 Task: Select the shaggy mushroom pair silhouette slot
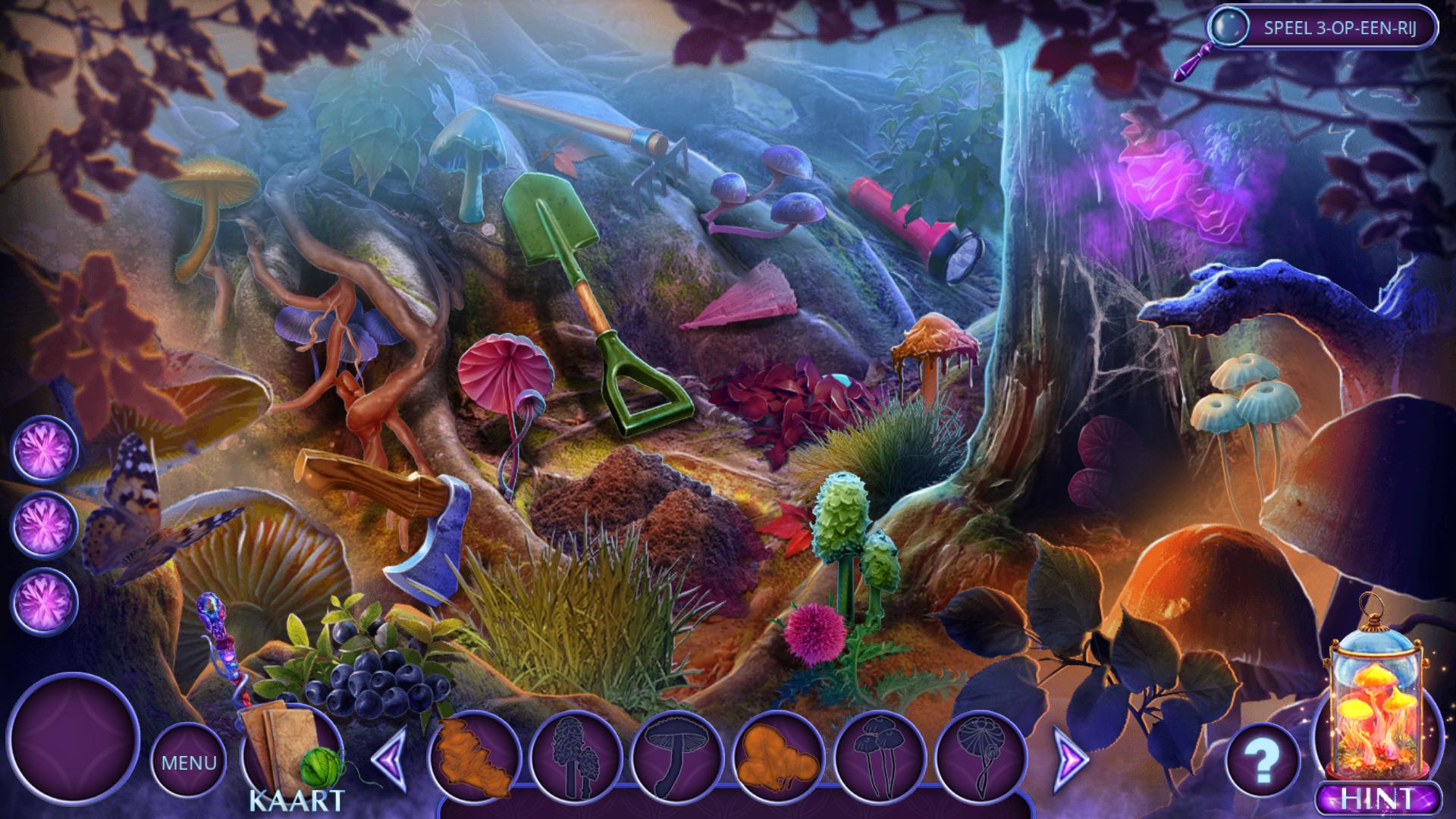576,757
